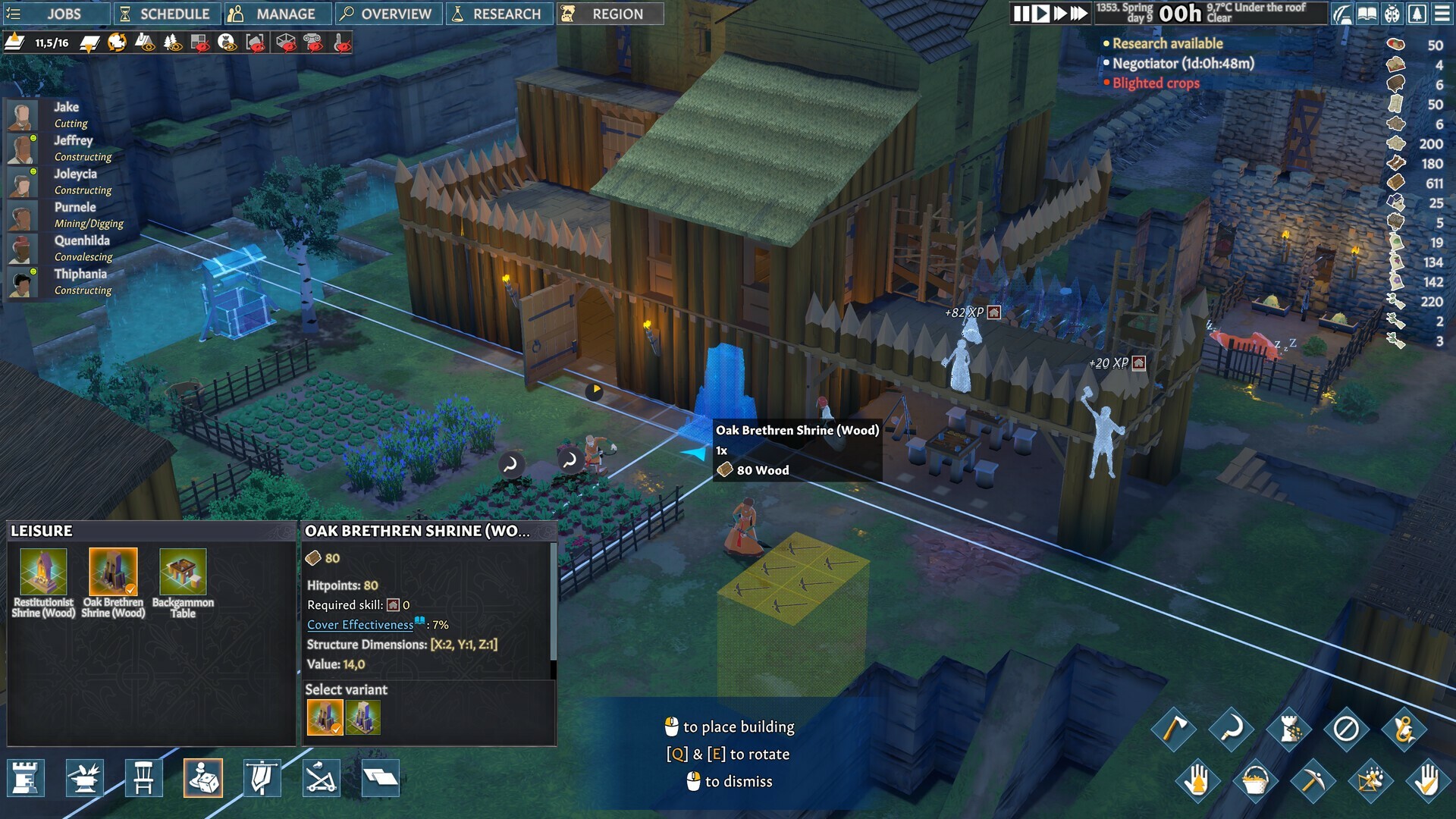
Task: Open the furniture build category
Action: point(144,778)
